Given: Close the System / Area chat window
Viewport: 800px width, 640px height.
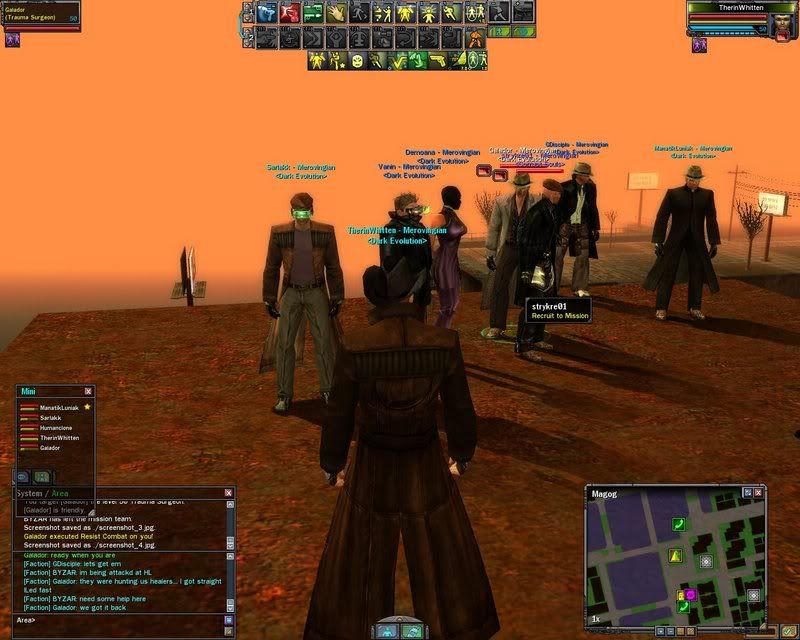Looking at the screenshot, I should (x=228, y=493).
